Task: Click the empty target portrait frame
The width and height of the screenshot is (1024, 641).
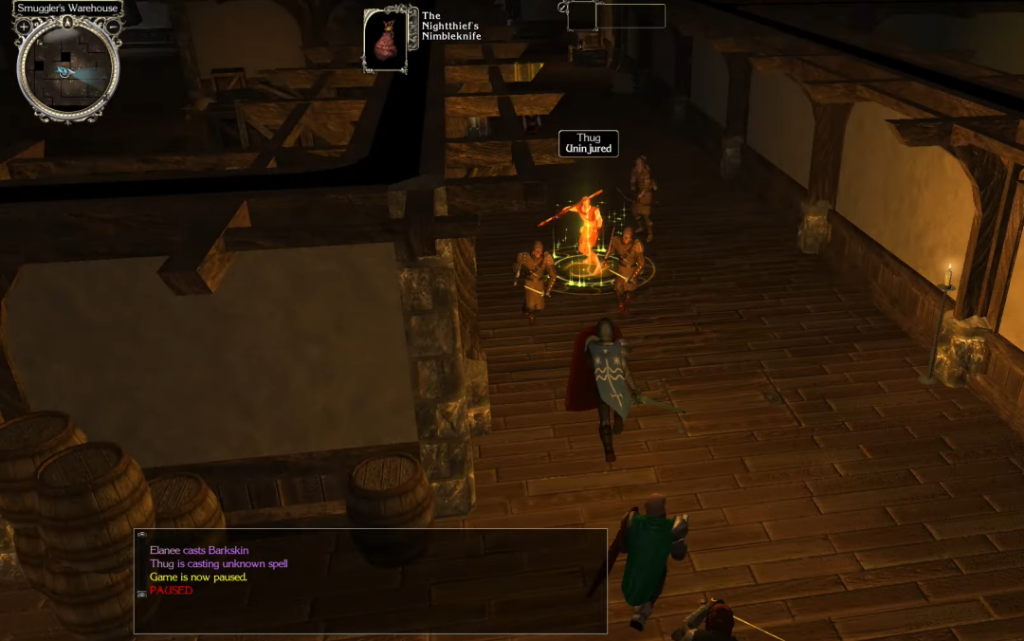Action: point(582,16)
